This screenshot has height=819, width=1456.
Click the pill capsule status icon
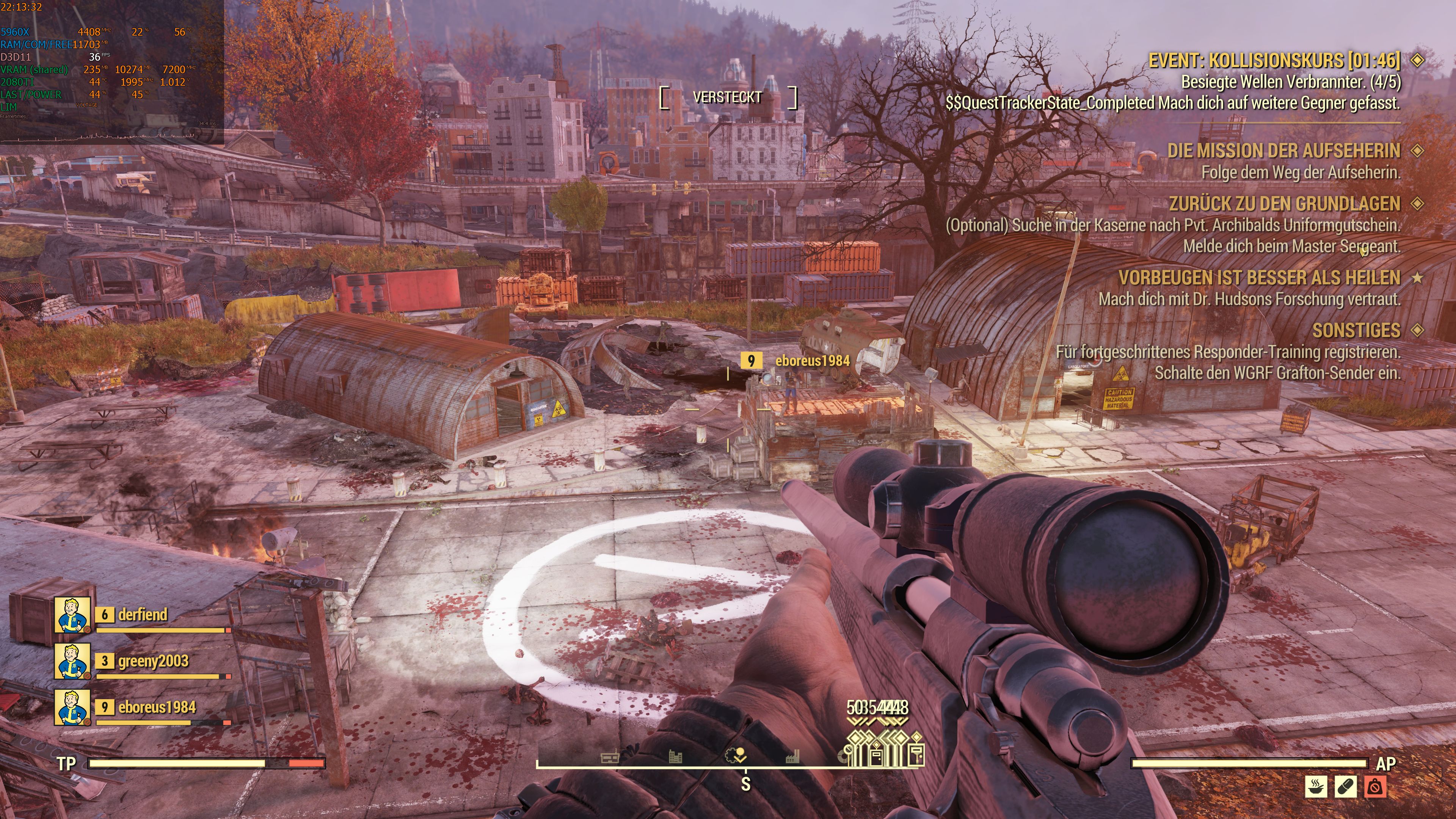[1345, 786]
